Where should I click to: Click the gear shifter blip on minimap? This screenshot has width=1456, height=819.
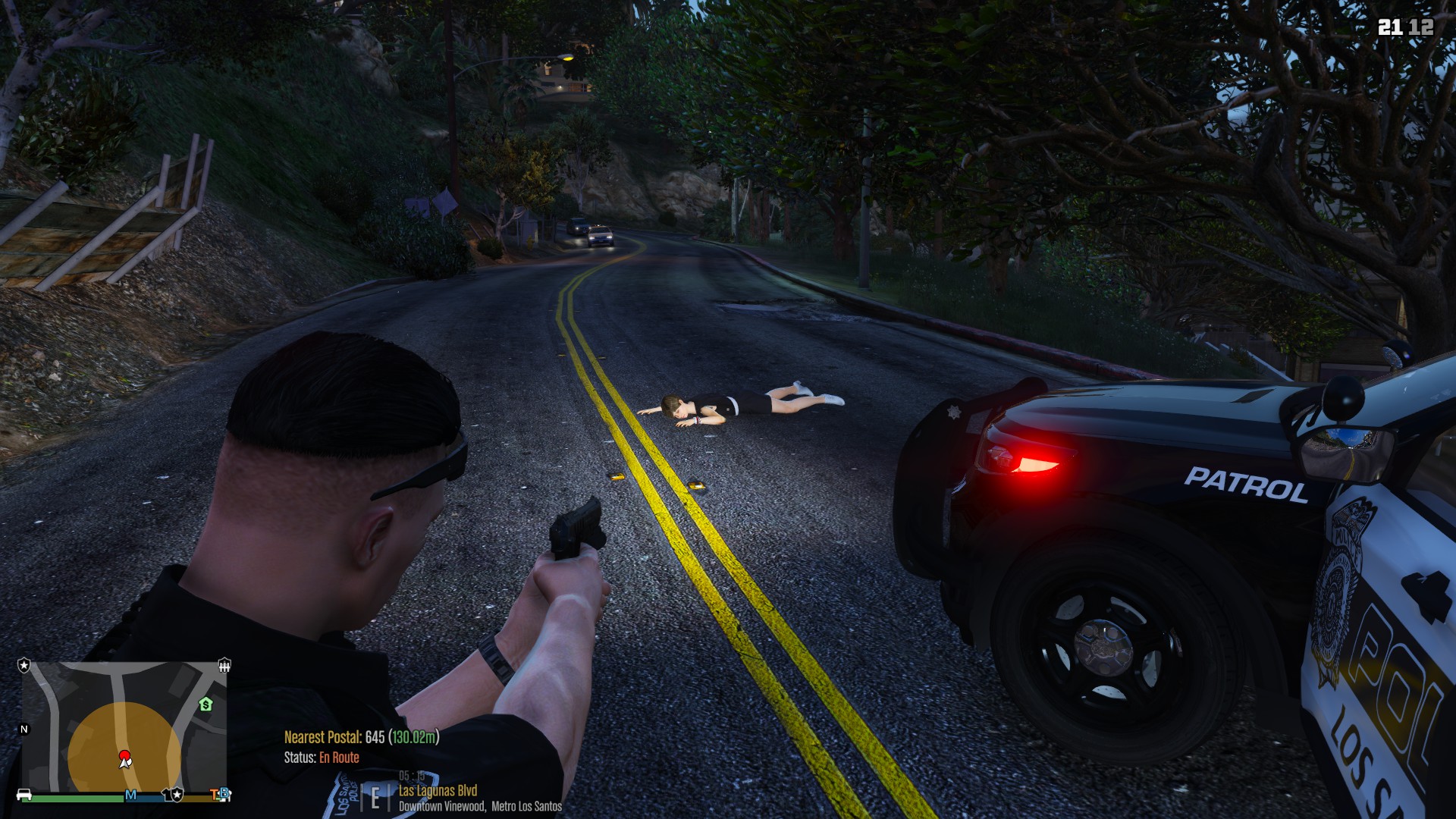click(x=224, y=665)
